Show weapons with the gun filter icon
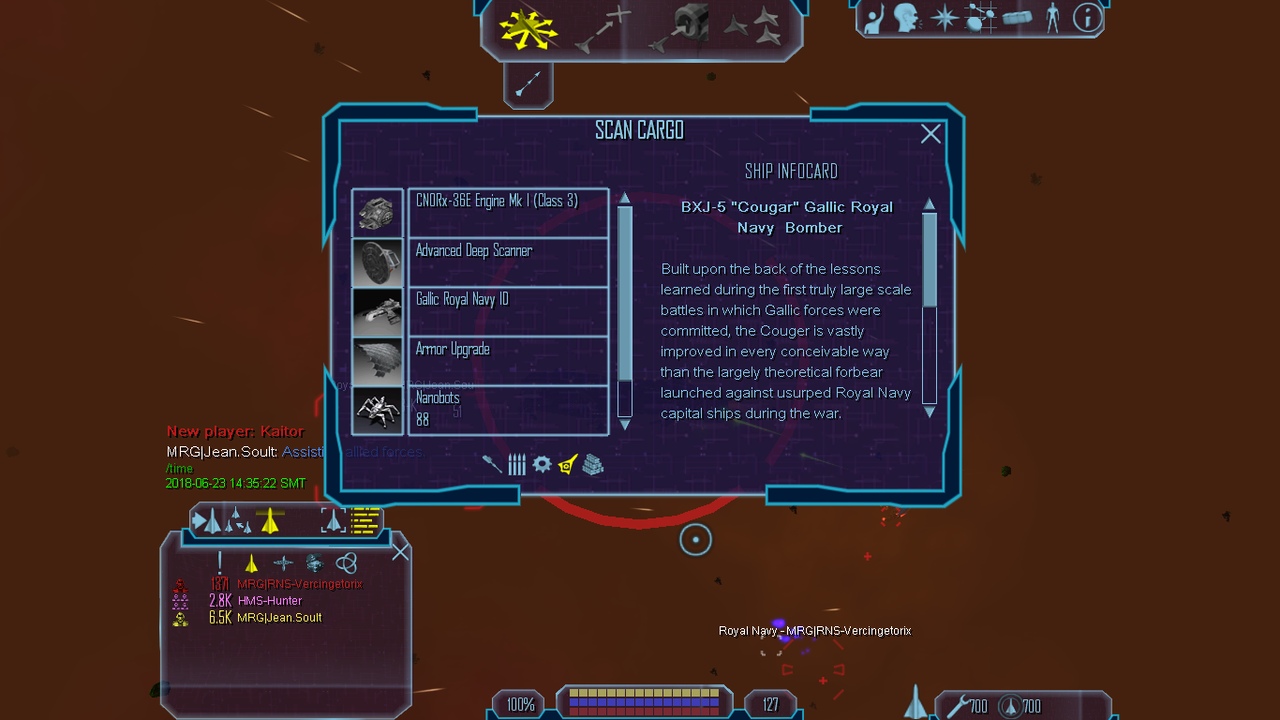 pos(491,464)
